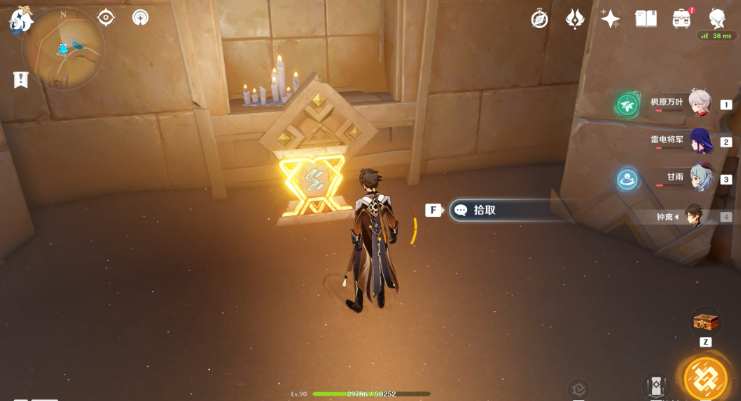Image resolution: width=741 pixels, height=401 pixels.
Task: Click the dim swirl icon at bottom
Action: click(x=578, y=389)
